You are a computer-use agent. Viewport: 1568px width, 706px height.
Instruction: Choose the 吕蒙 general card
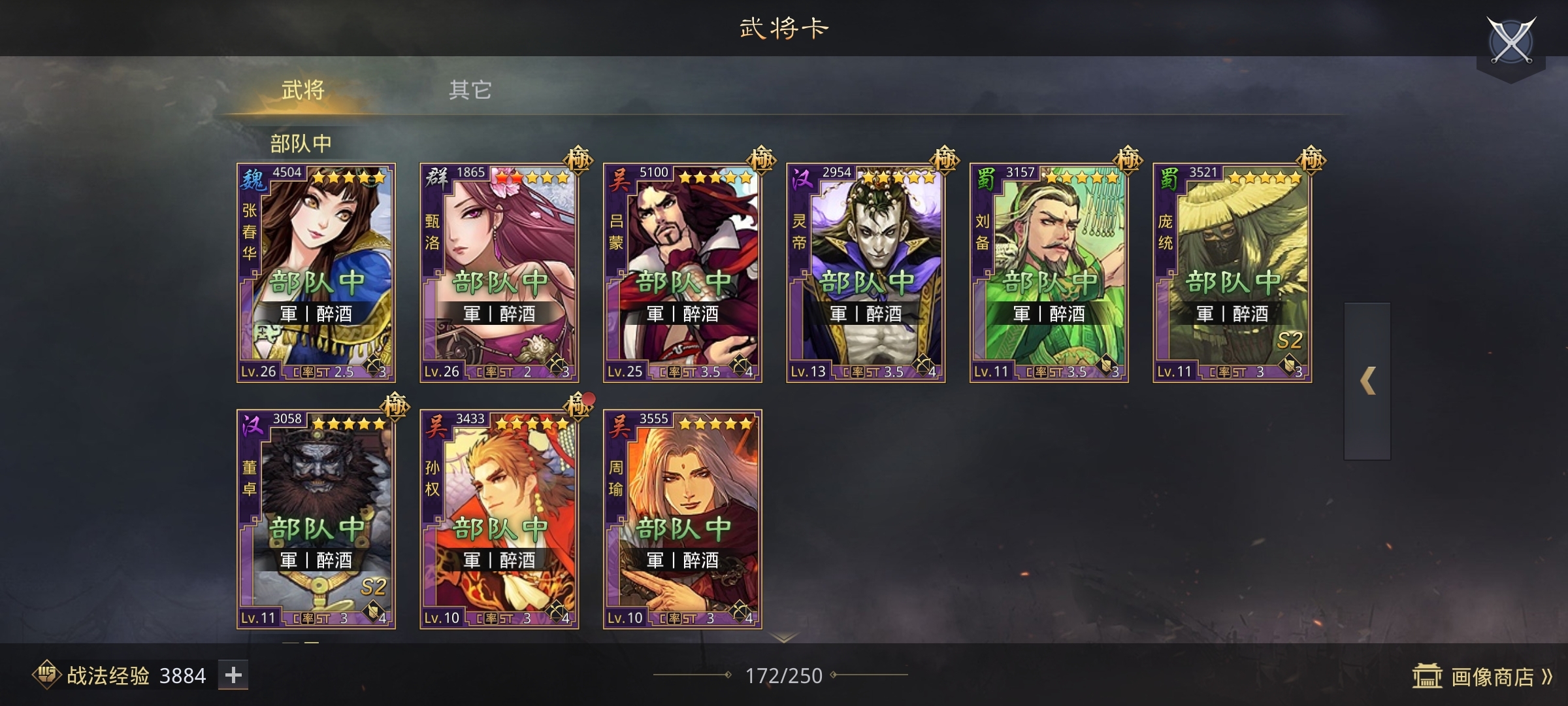(682, 273)
